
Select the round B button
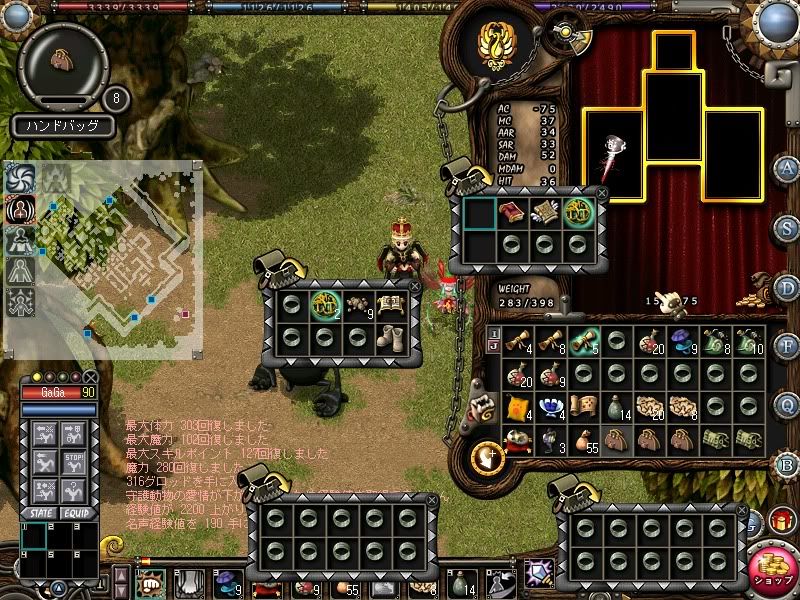point(787,464)
